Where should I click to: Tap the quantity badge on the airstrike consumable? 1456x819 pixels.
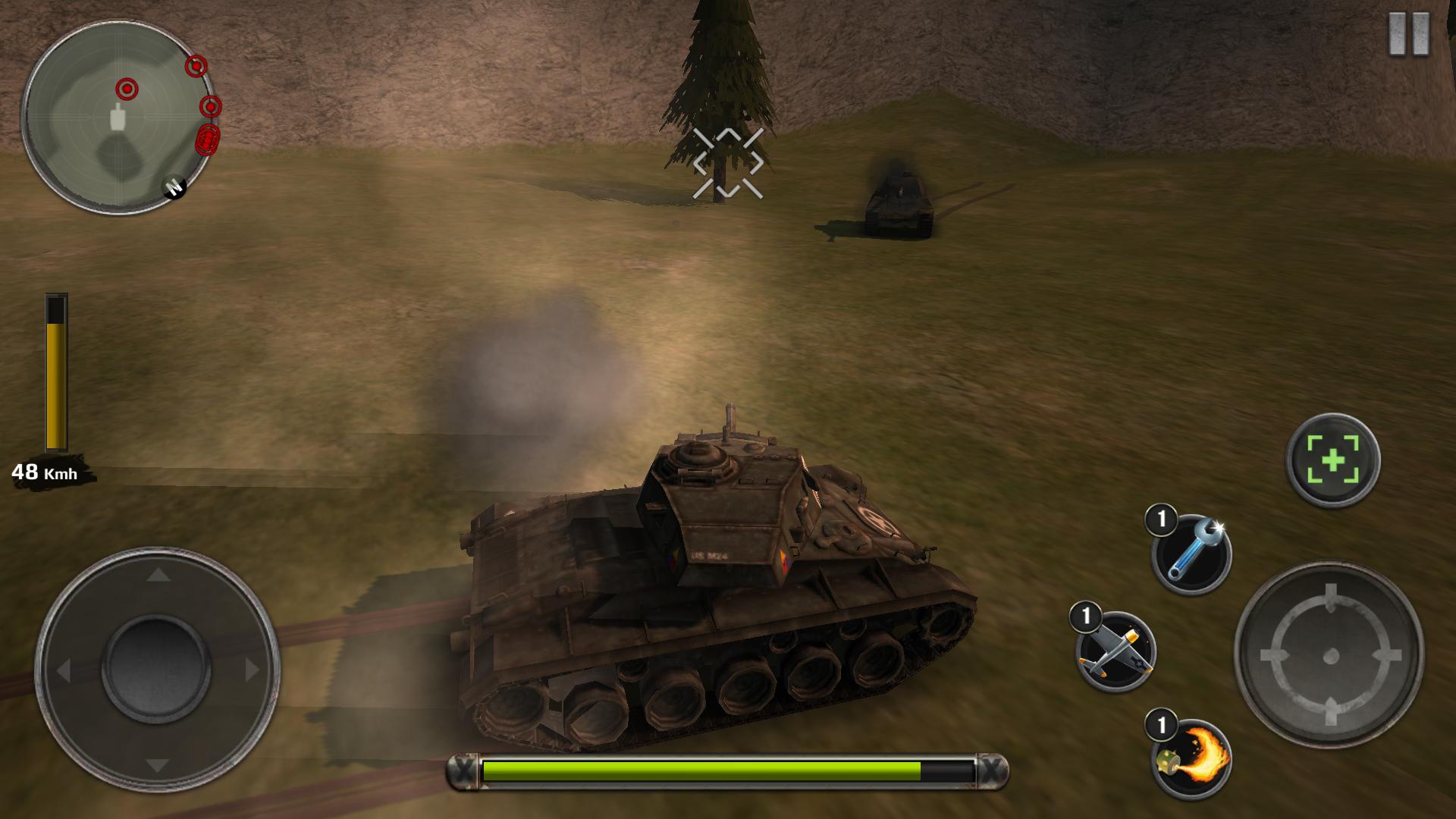click(1084, 617)
